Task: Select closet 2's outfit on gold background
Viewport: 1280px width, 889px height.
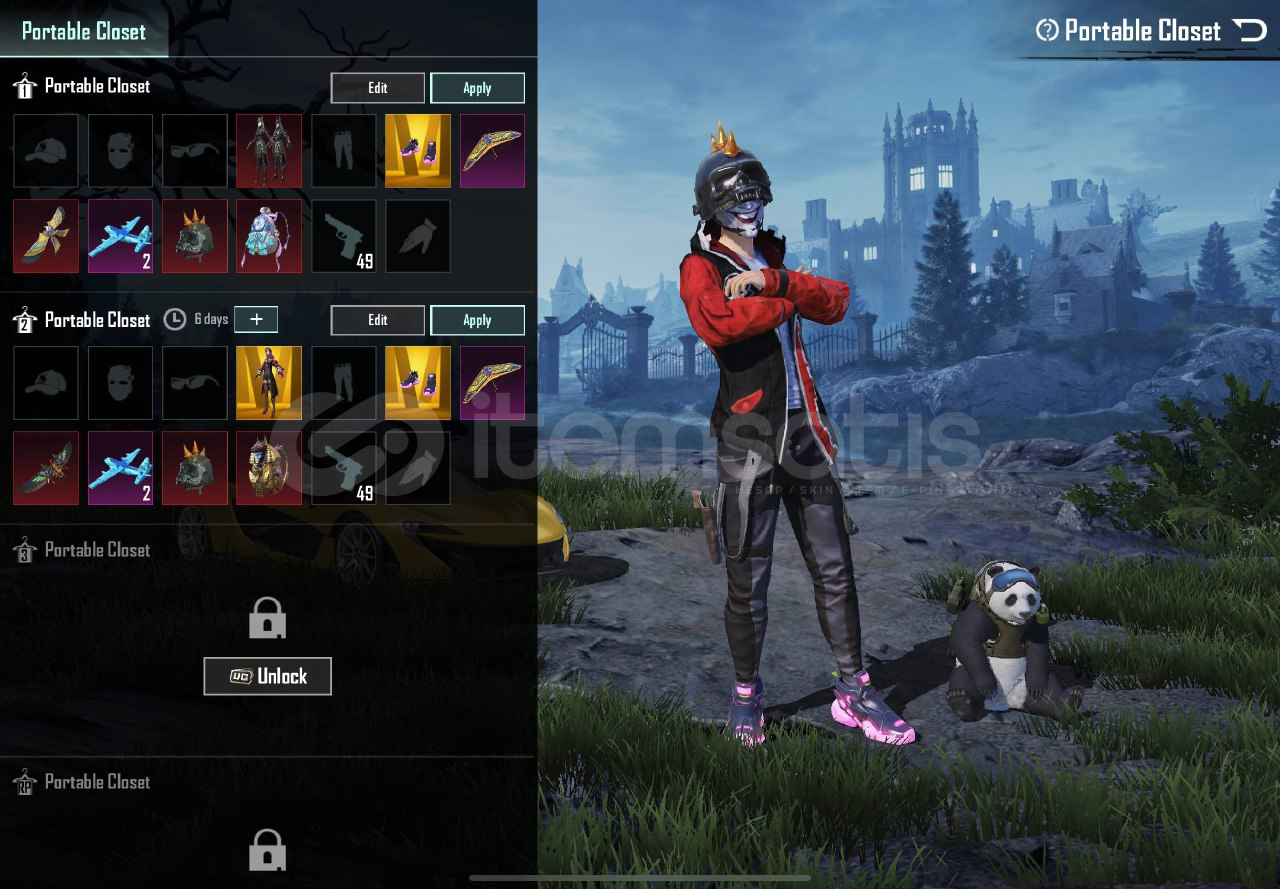Action: pyautogui.click(x=269, y=383)
